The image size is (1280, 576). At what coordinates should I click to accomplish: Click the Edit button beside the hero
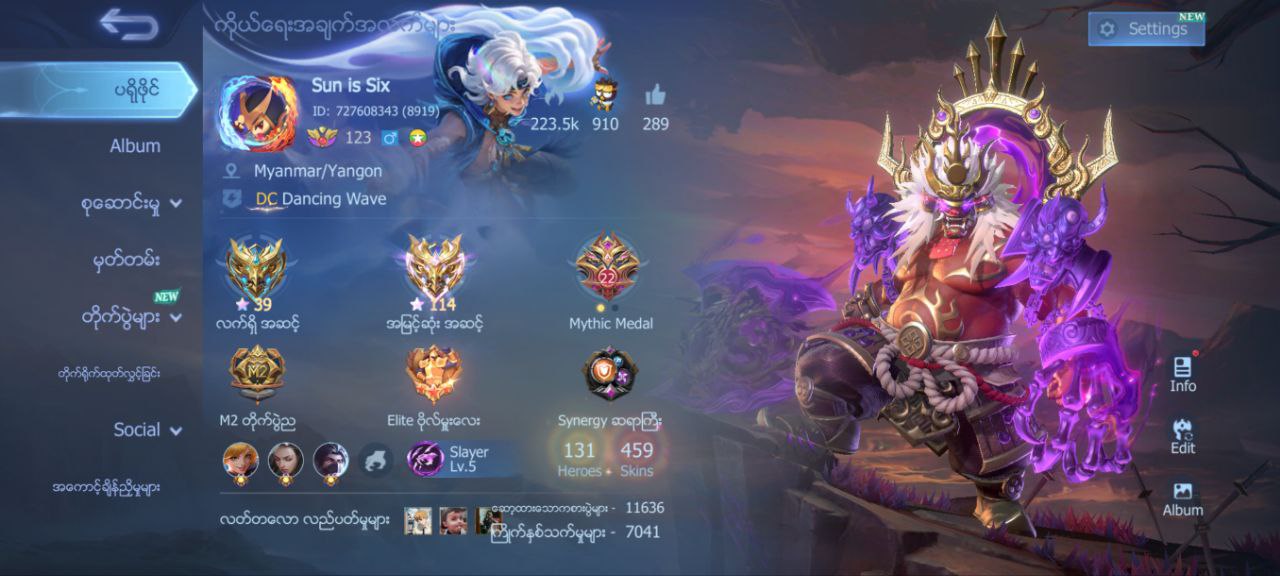coord(1183,436)
